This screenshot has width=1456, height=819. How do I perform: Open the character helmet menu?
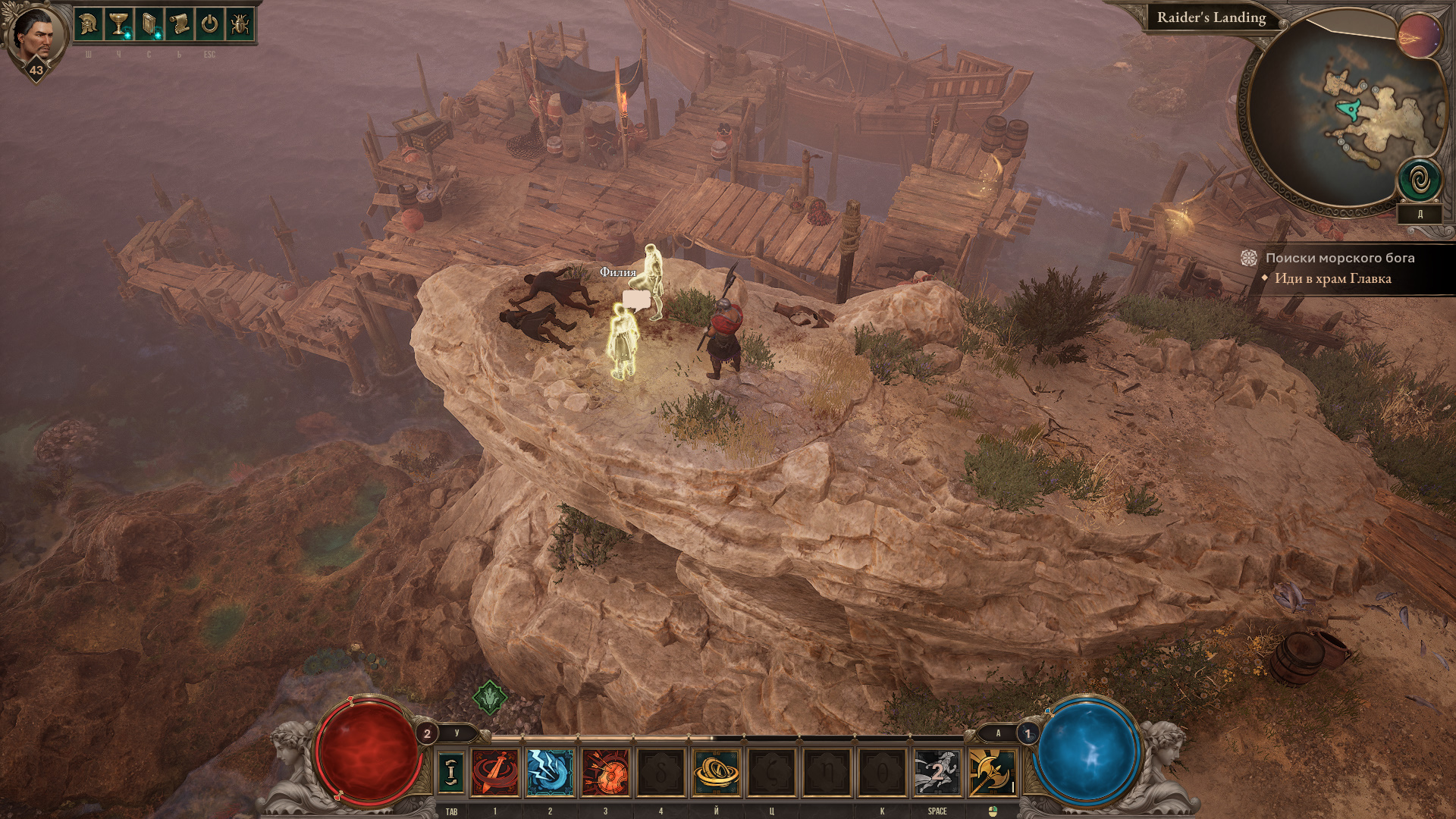(x=88, y=24)
